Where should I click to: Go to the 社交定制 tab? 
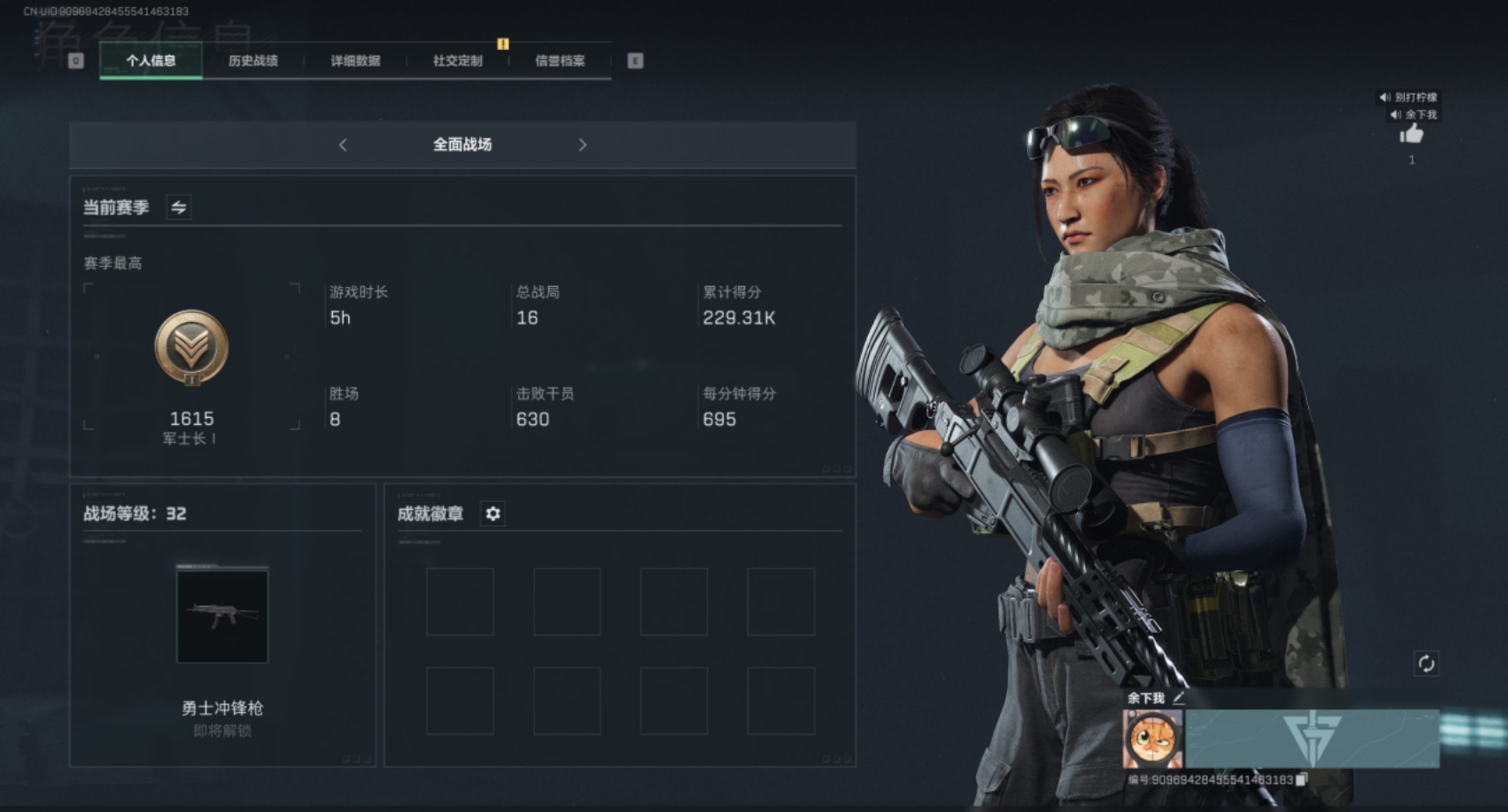pyautogui.click(x=457, y=61)
